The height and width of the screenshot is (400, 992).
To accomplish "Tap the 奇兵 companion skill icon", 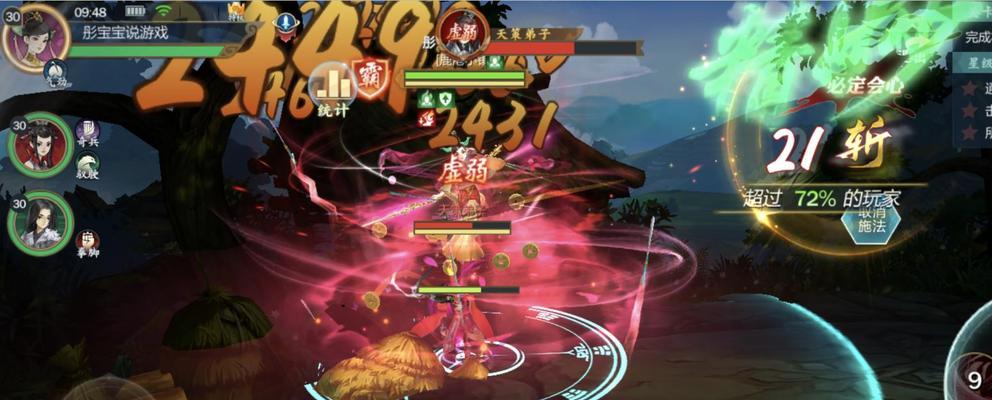I will (x=88, y=131).
